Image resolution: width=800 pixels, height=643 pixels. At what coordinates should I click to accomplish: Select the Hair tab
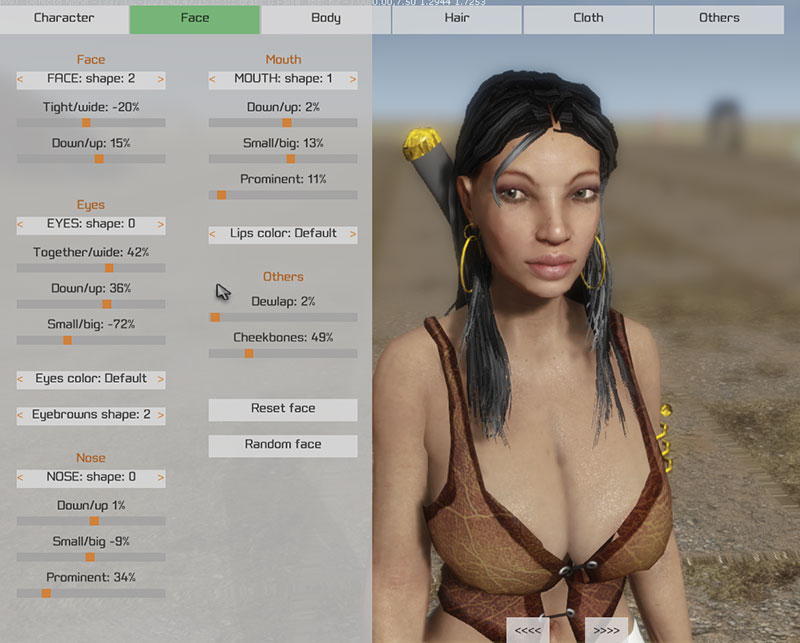[x=457, y=18]
